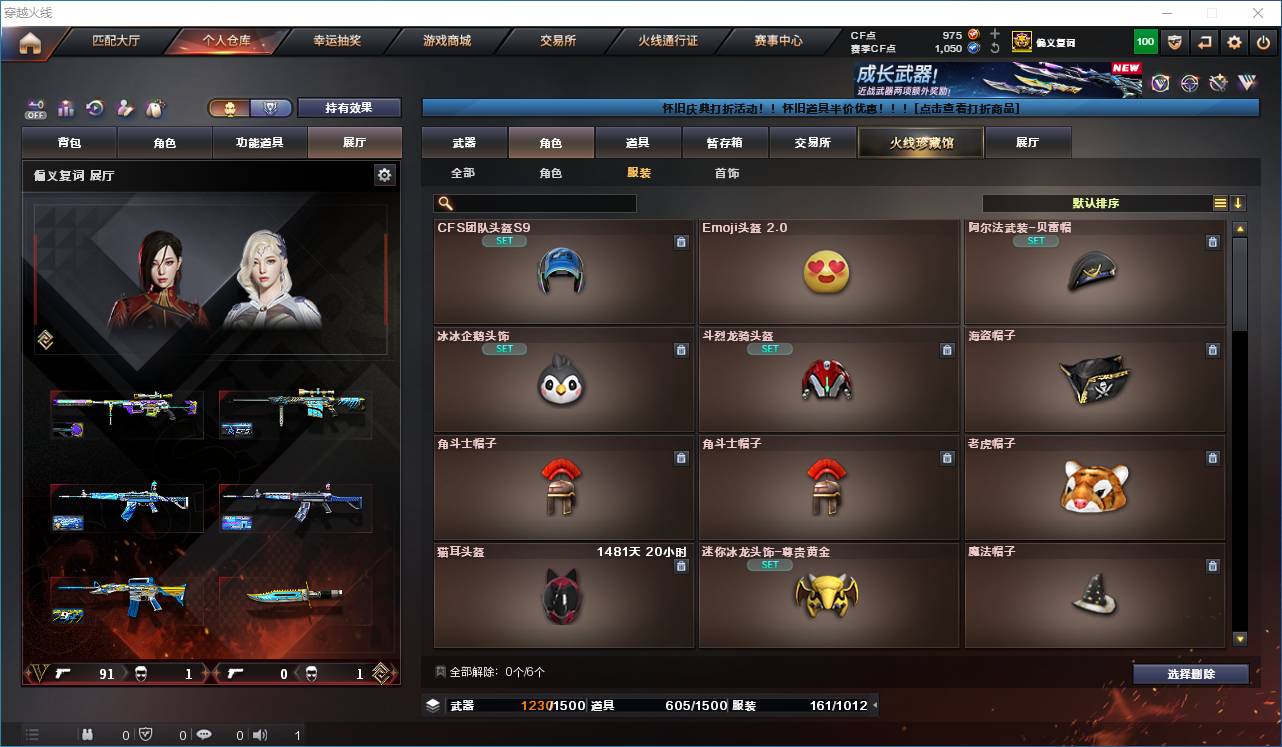Click the descending sort arrow beside 默认排序
1282x747 pixels.
pyautogui.click(x=1239, y=203)
